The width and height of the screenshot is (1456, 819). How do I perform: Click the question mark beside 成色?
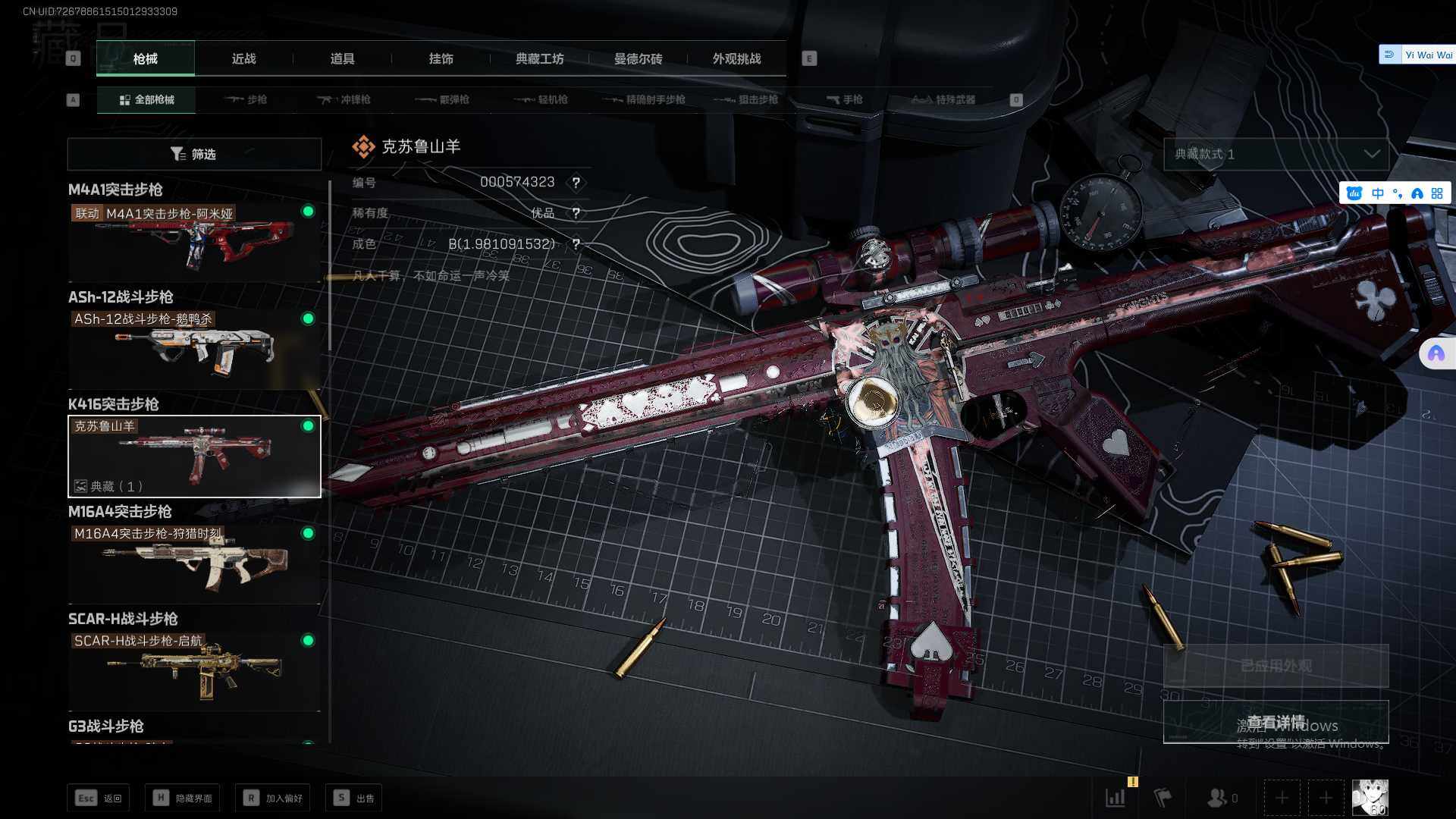point(576,244)
